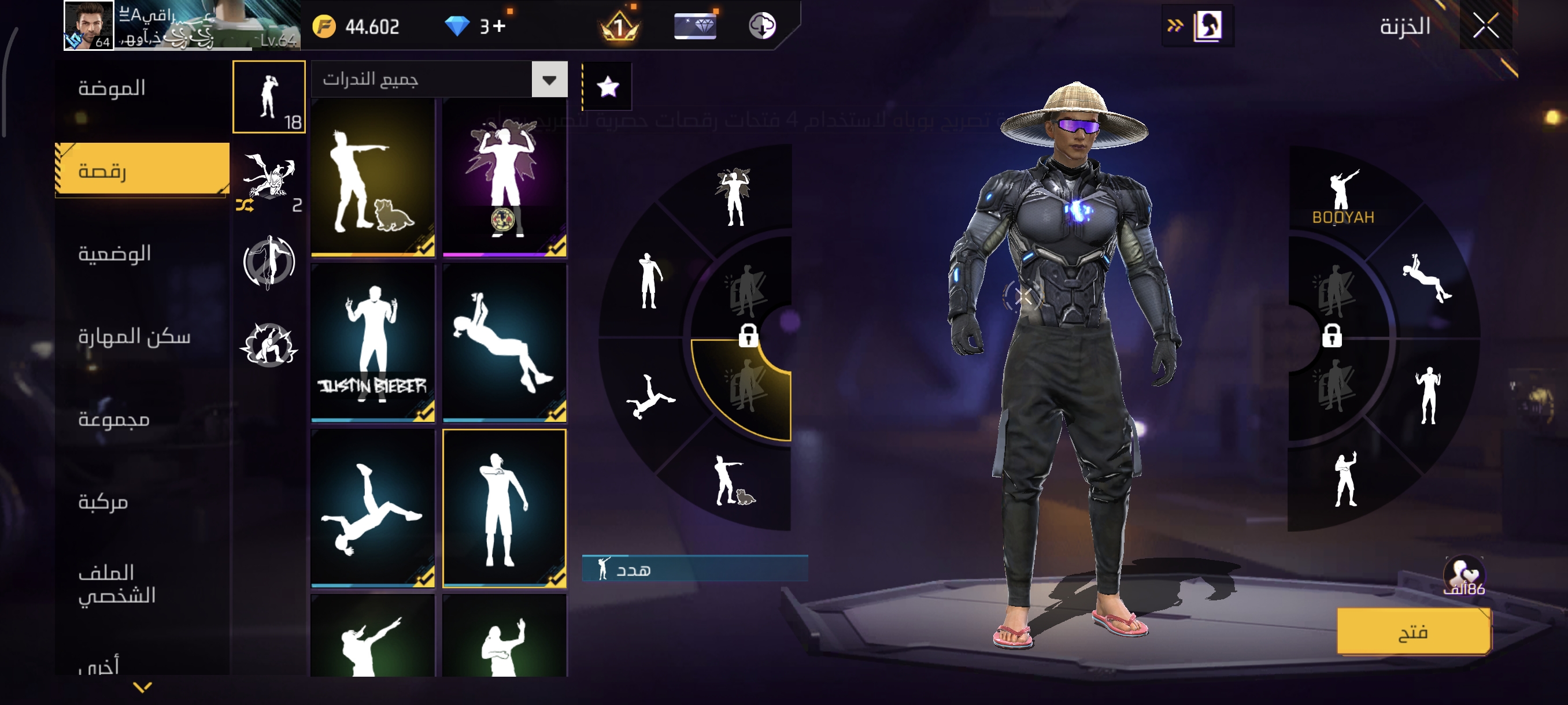Add diamonds with the plus button

click(500, 26)
